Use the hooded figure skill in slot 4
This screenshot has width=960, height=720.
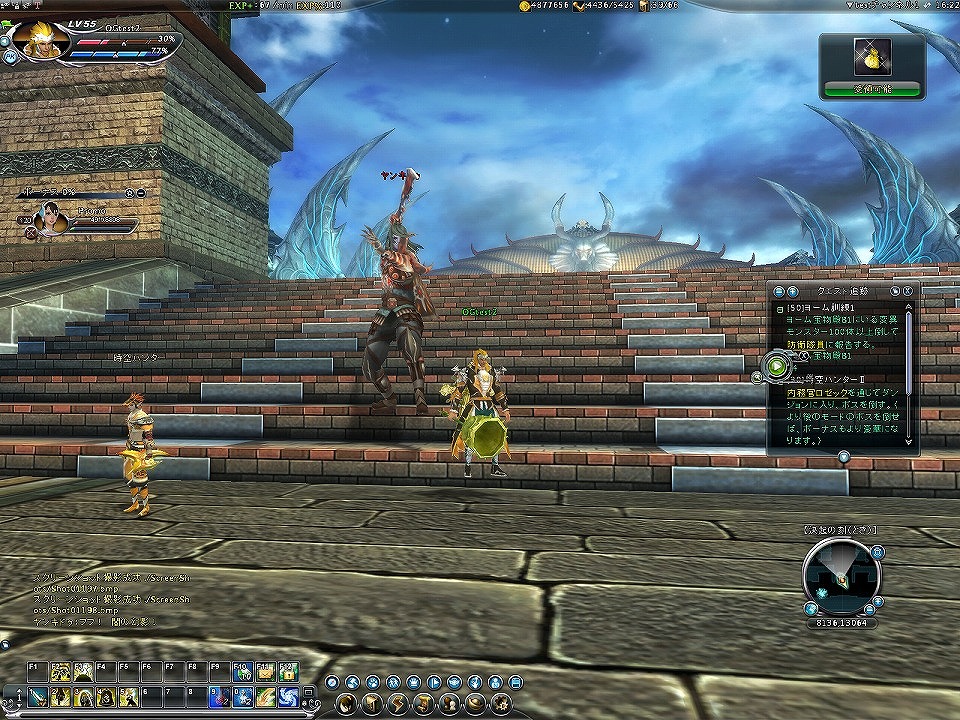pyautogui.click(x=105, y=696)
